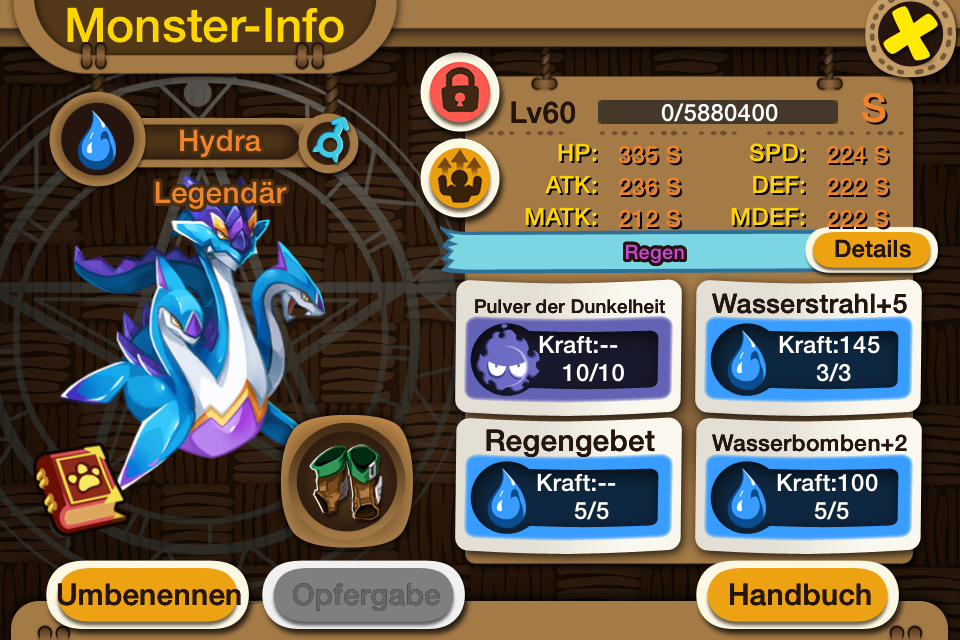Show stat Details
The width and height of the screenshot is (960, 640).
(x=872, y=250)
